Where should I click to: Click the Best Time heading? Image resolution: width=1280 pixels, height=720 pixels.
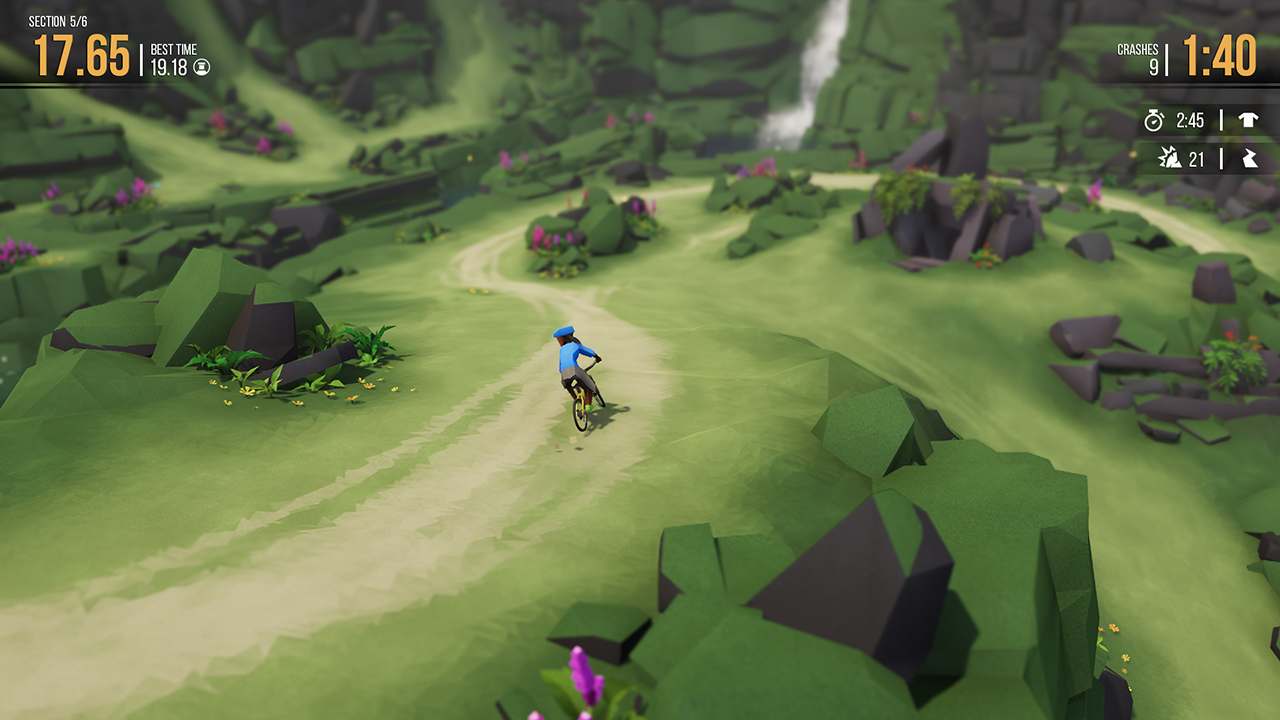175,49
